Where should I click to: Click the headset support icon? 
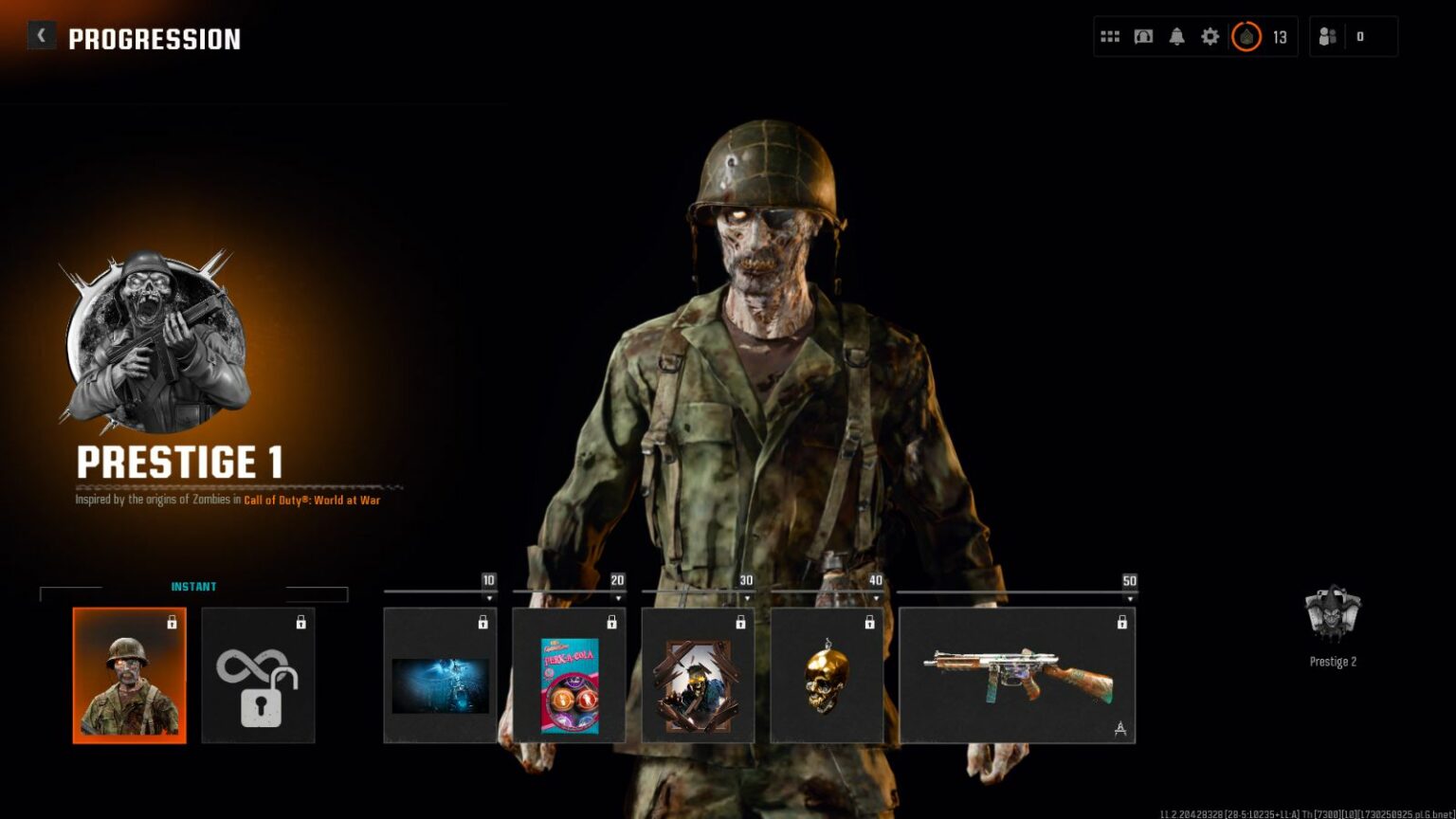click(x=1142, y=35)
